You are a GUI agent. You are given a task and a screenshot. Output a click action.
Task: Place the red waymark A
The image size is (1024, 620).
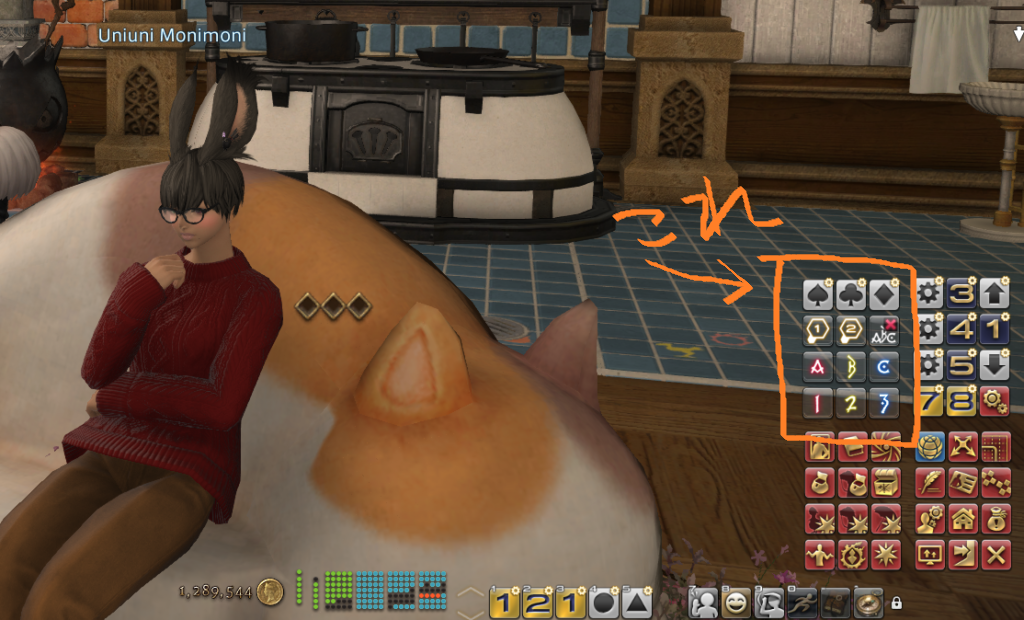(x=818, y=367)
